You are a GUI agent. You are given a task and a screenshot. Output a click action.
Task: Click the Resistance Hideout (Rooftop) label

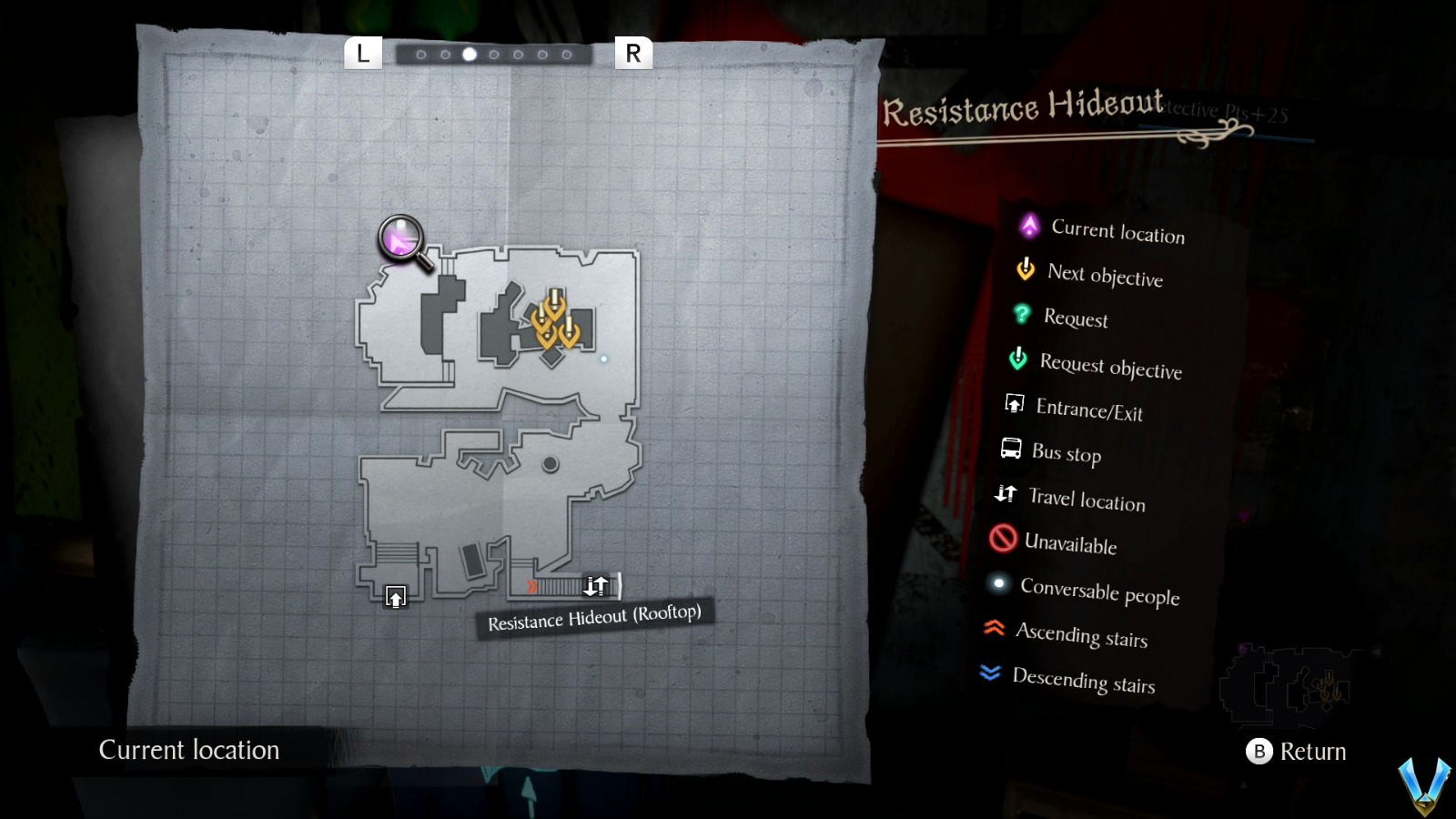tap(594, 617)
